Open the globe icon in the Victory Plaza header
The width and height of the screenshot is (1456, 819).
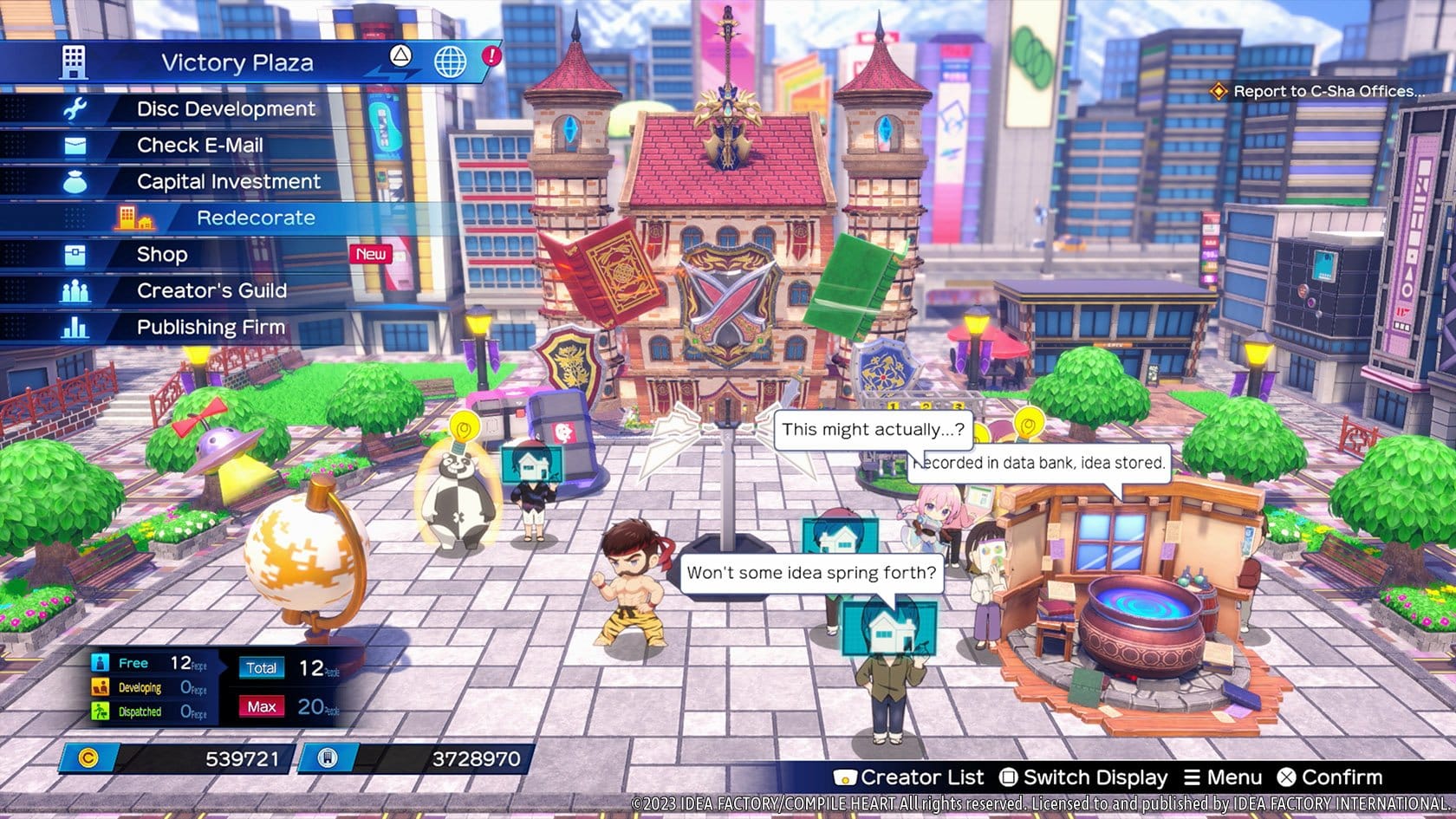(x=449, y=63)
